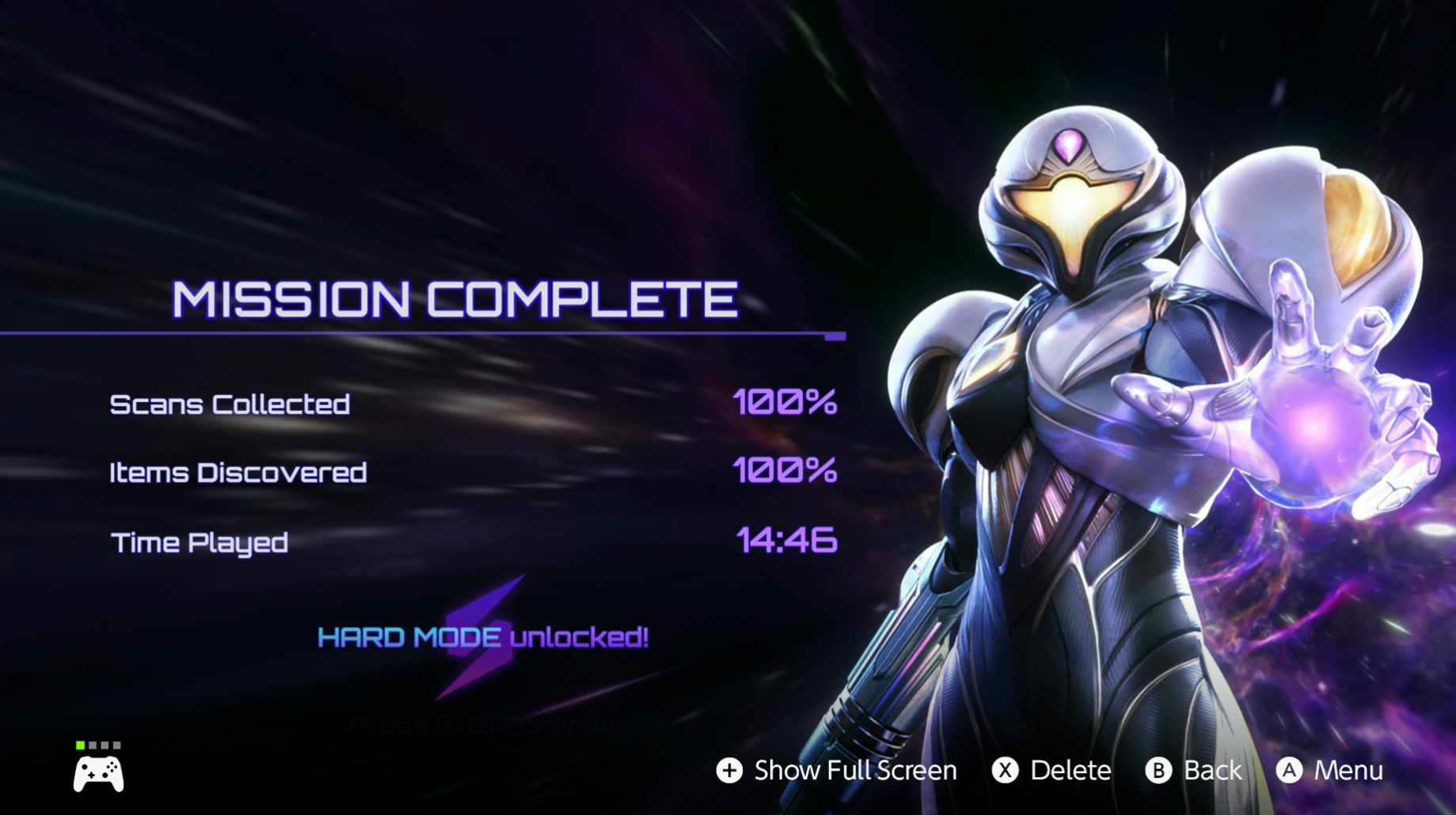
Task: Go Back from the screenshot viewer
Action: [1194, 770]
